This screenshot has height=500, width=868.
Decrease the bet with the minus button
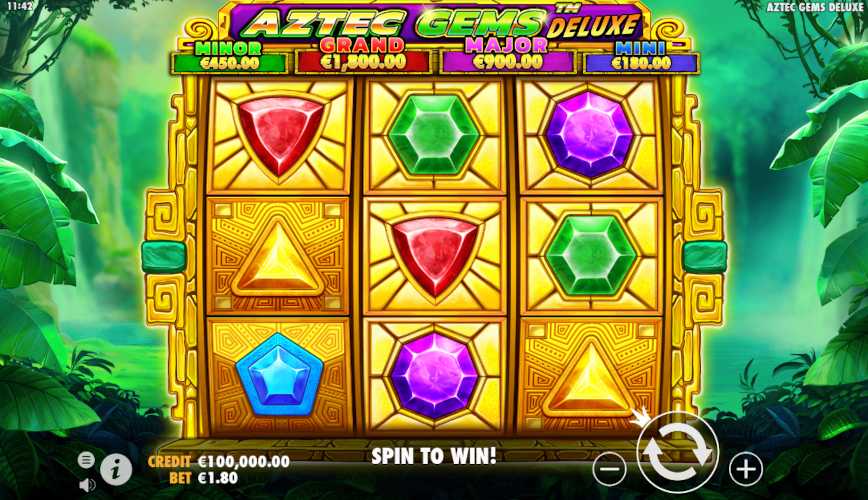point(609,467)
